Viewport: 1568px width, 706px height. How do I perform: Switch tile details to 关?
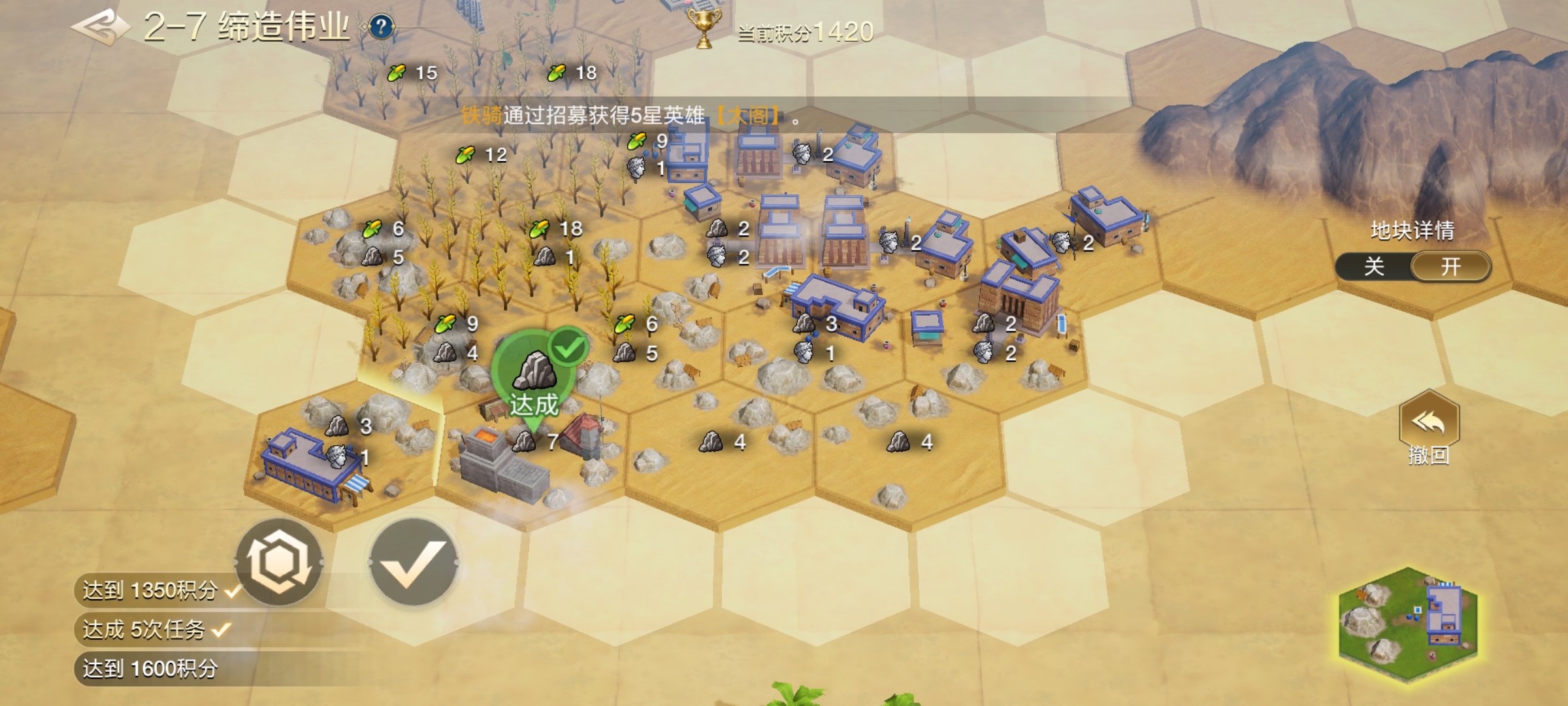[1374, 267]
